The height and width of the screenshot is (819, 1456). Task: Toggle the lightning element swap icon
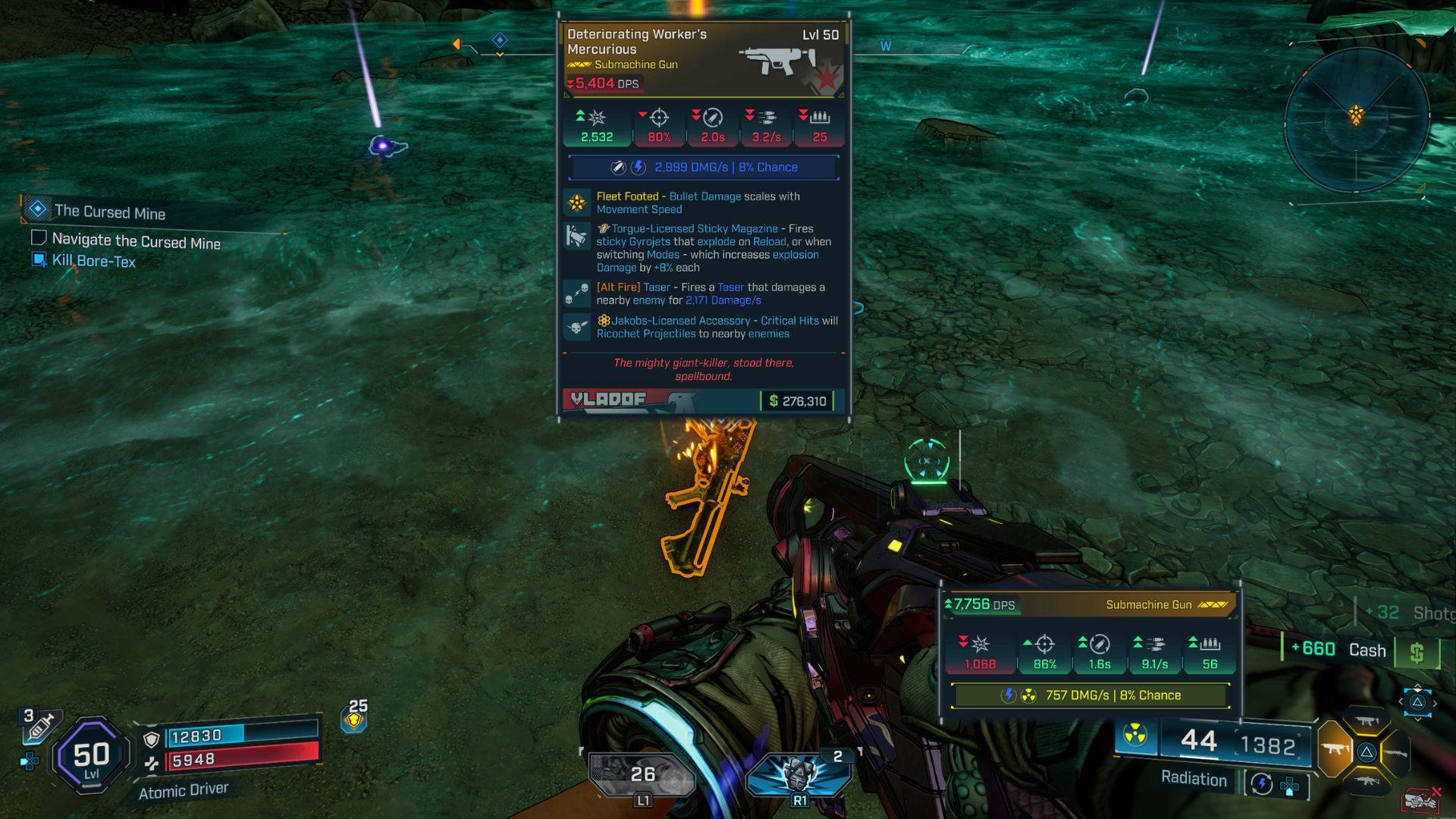coord(1262,783)
